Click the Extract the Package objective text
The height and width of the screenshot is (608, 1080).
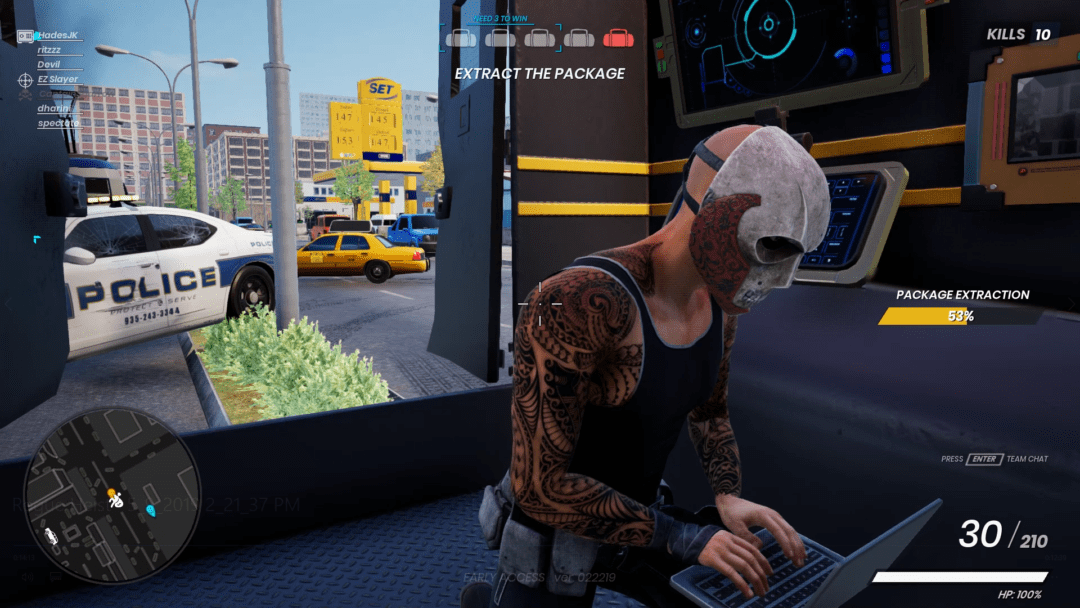[540, 73]
